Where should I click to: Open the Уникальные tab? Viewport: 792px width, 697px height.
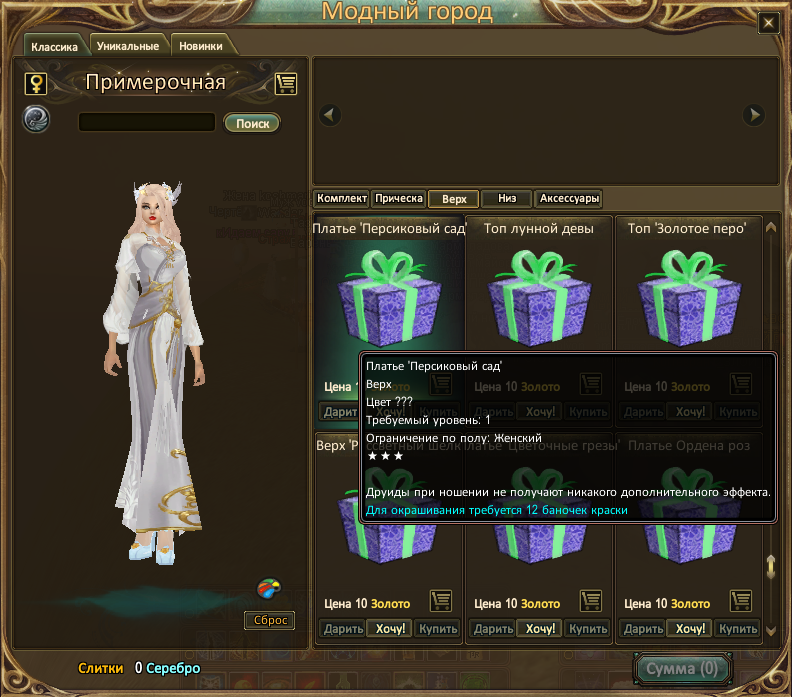128,46
